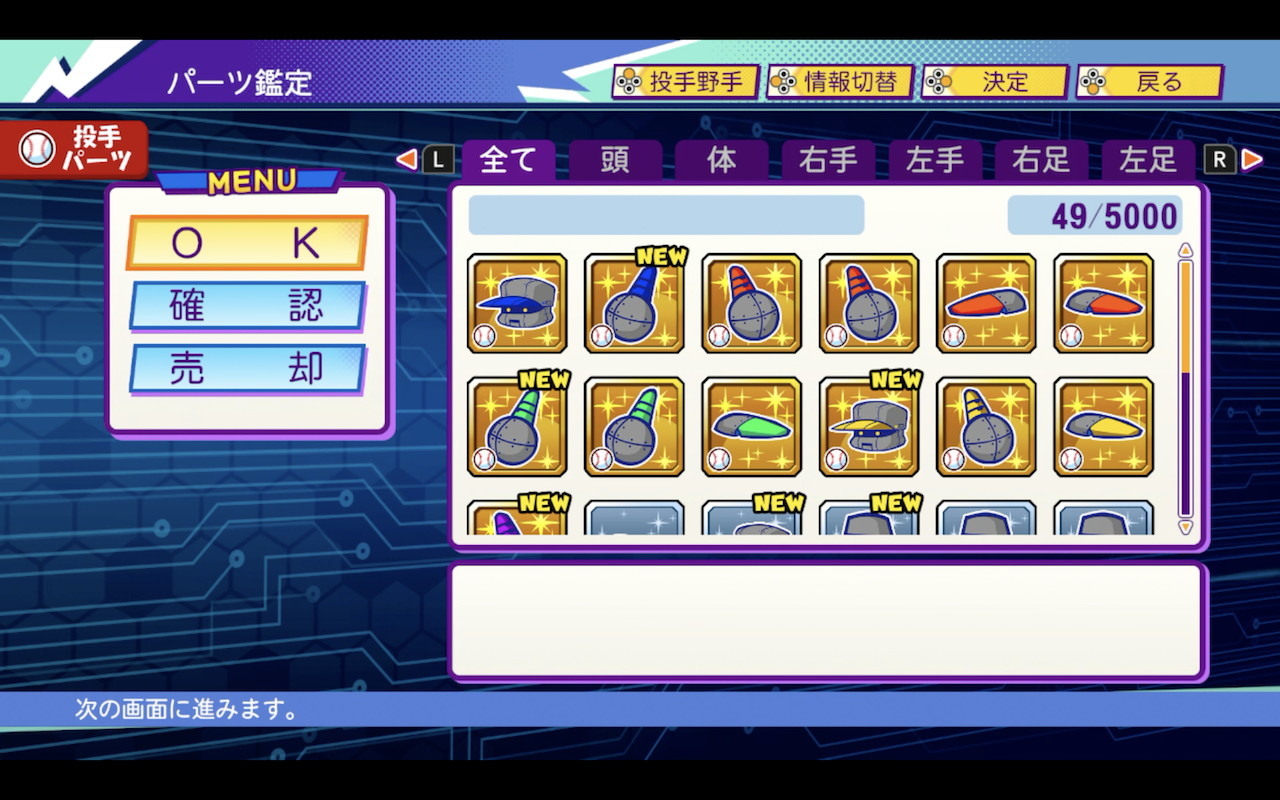Screen dimensions: 1280x800
Task: Select OK in the MENU panel
Action: [246, 240]
